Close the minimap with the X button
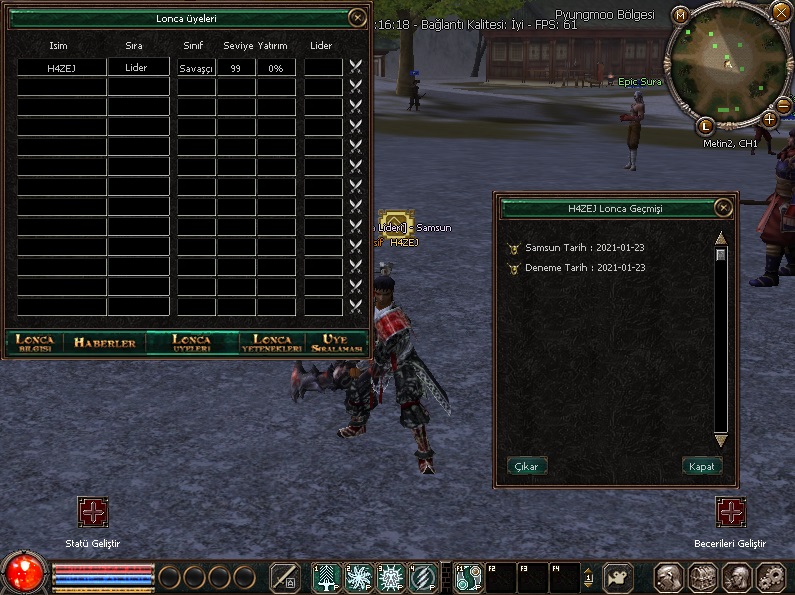795x595 pixels. [781, 12]
